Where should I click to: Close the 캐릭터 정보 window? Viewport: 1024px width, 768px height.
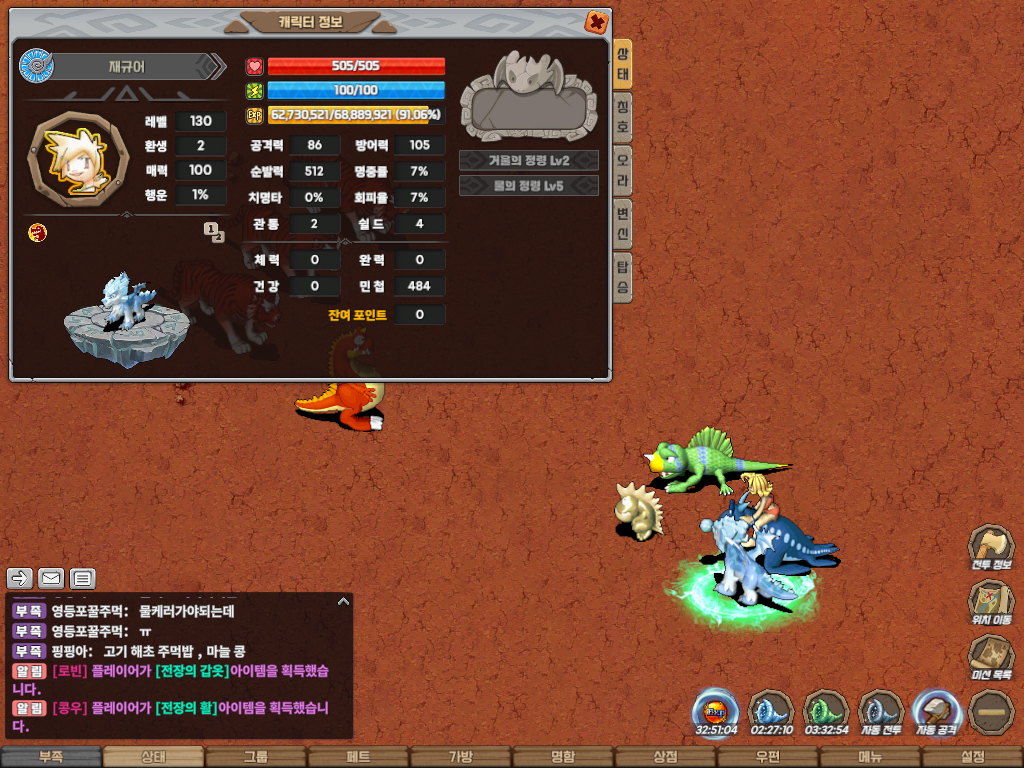point(596,21)
